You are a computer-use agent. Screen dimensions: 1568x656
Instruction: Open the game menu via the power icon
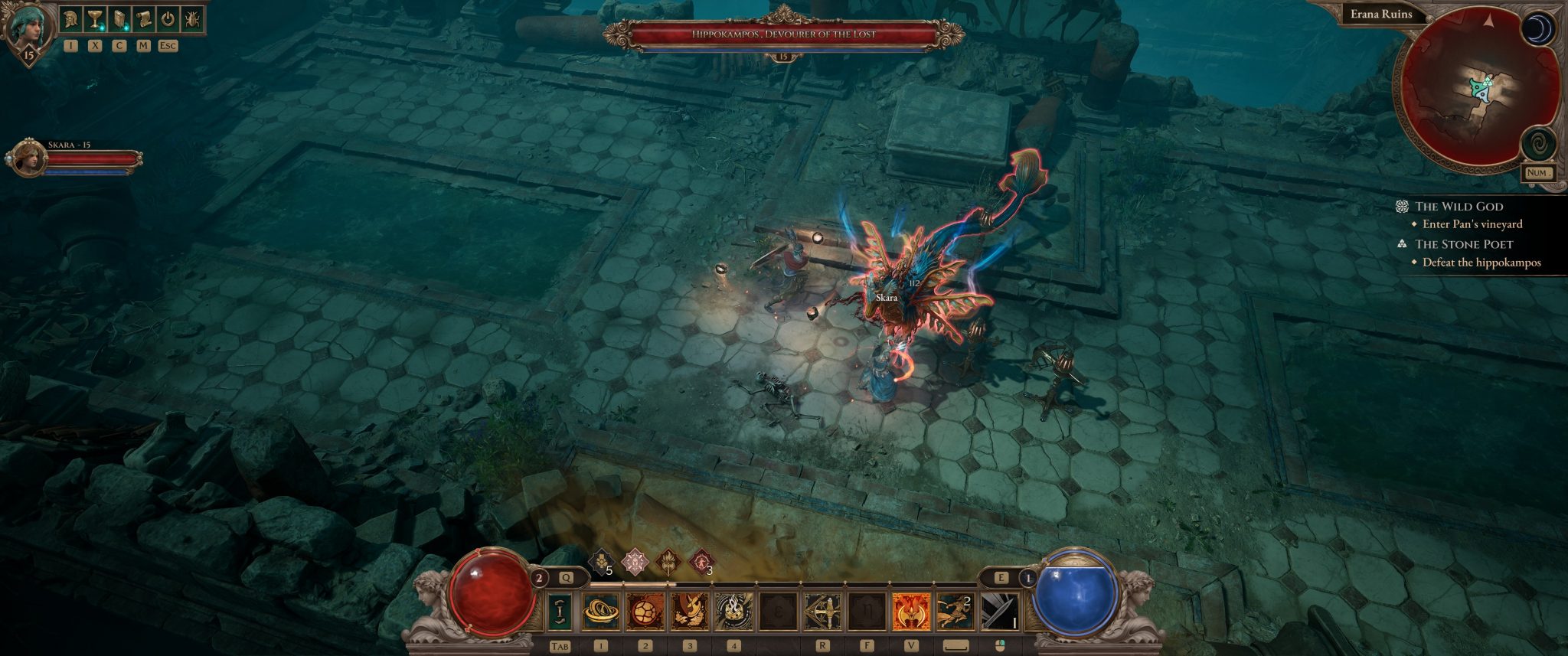click(168, 19)
